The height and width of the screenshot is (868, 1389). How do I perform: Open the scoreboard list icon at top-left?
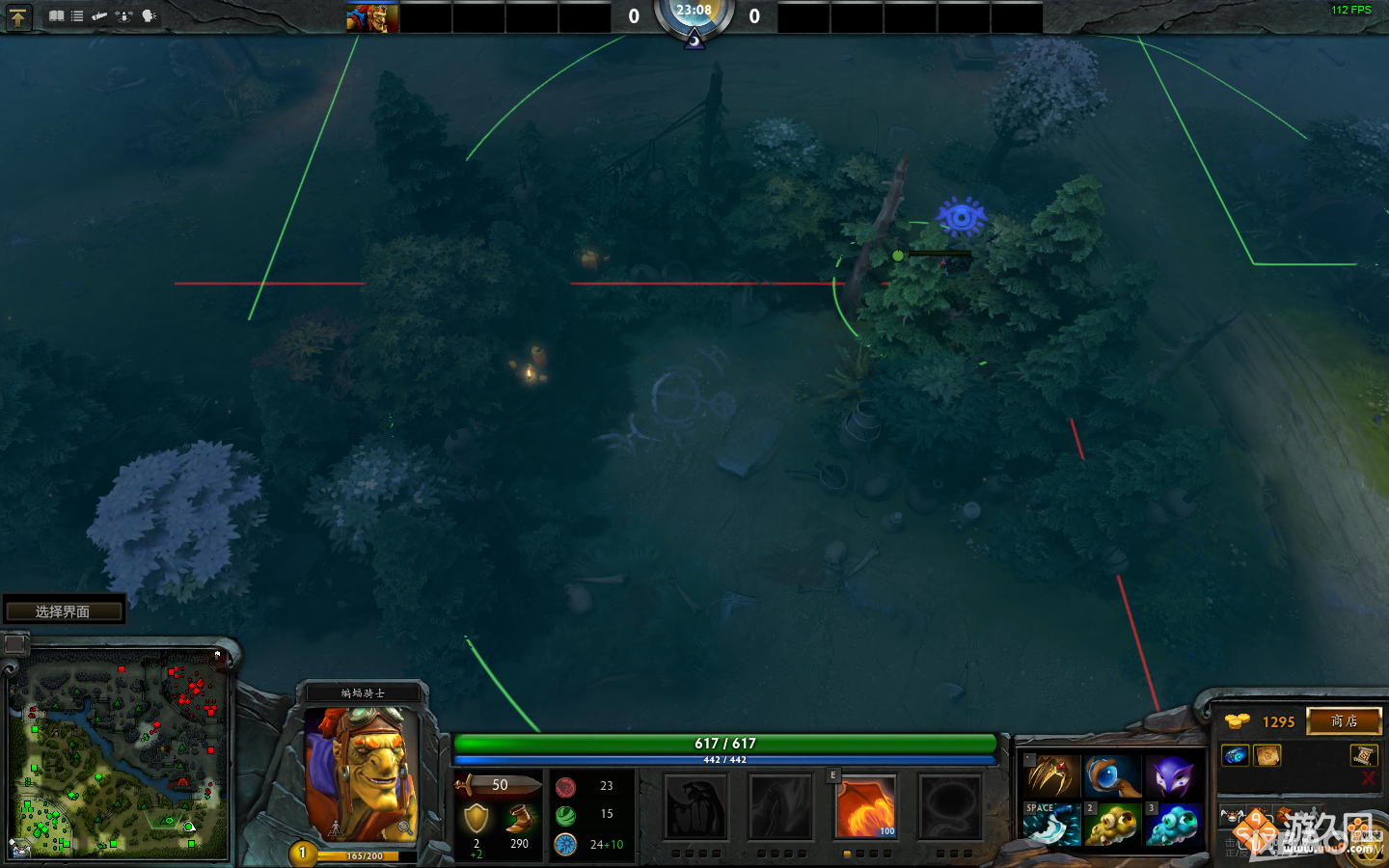76,16
